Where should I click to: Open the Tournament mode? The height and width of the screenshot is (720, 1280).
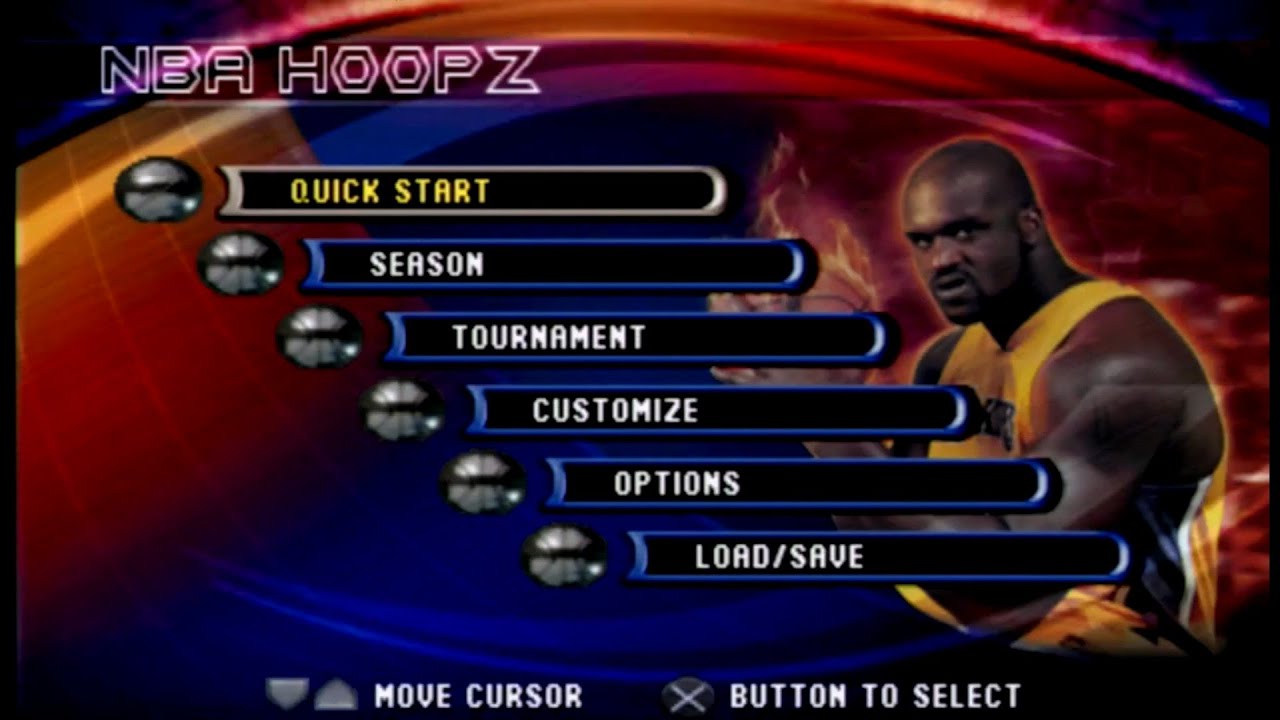click(x=630, y=338)
